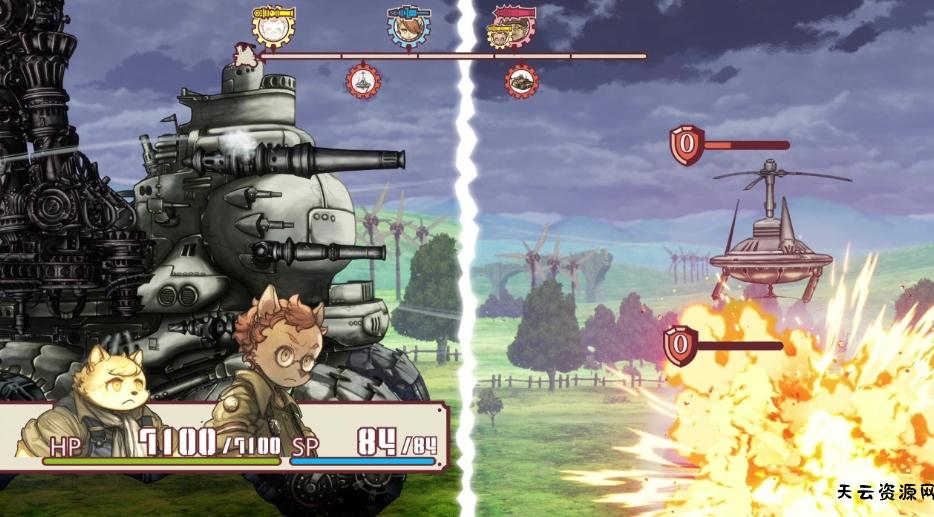Choose the red gear tank enemy marker
The image size is (934, 517).
tap(520, 80)
